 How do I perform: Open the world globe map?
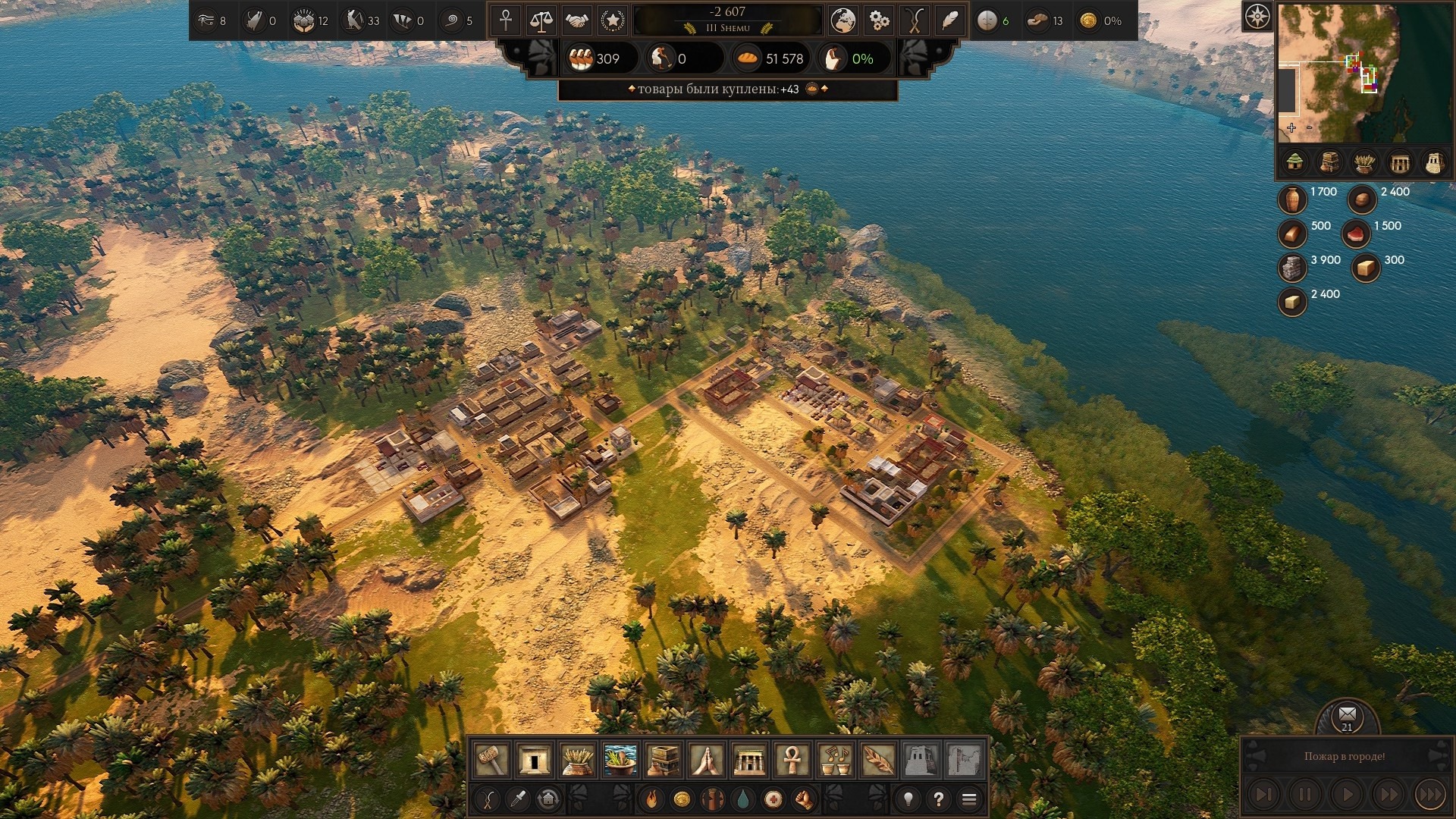[843, 20]
